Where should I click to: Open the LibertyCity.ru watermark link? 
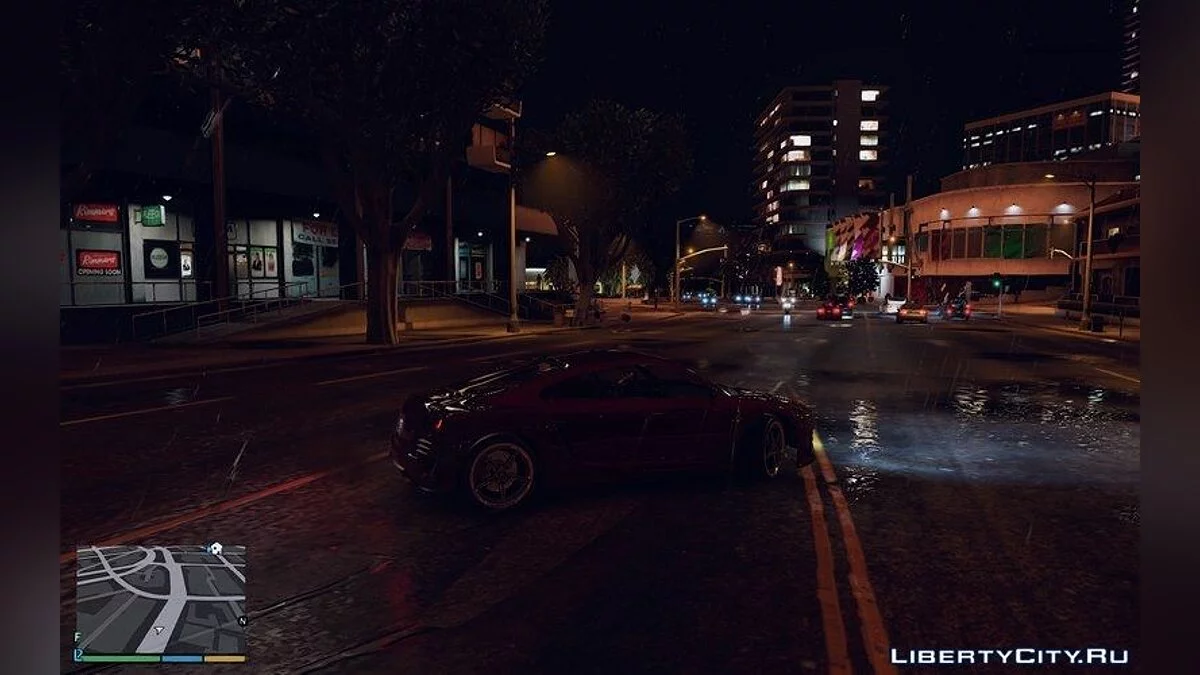[x=1008, y=656]
